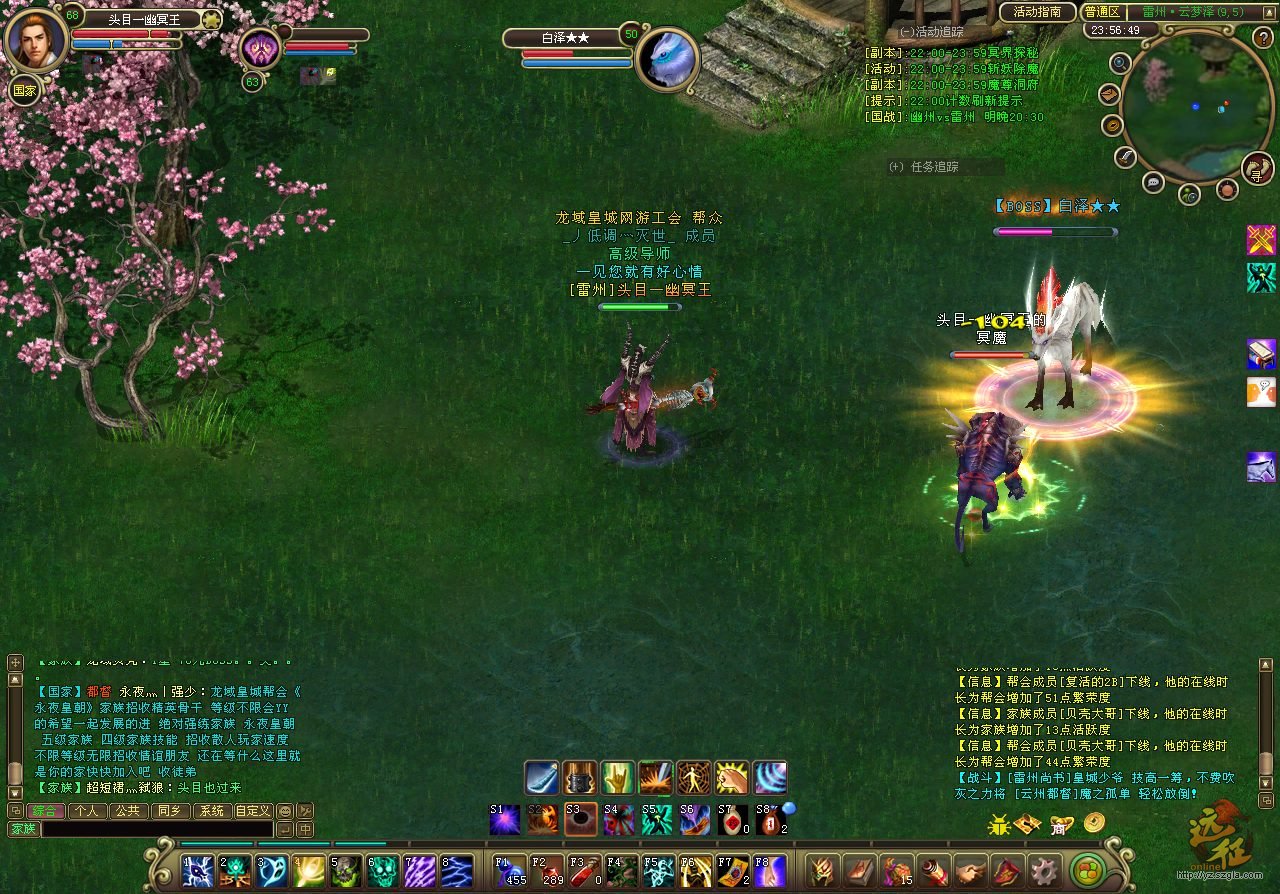Use the blue potion in slot F1
Viewport: 1280px width, 894px height.
pos(511,871)
